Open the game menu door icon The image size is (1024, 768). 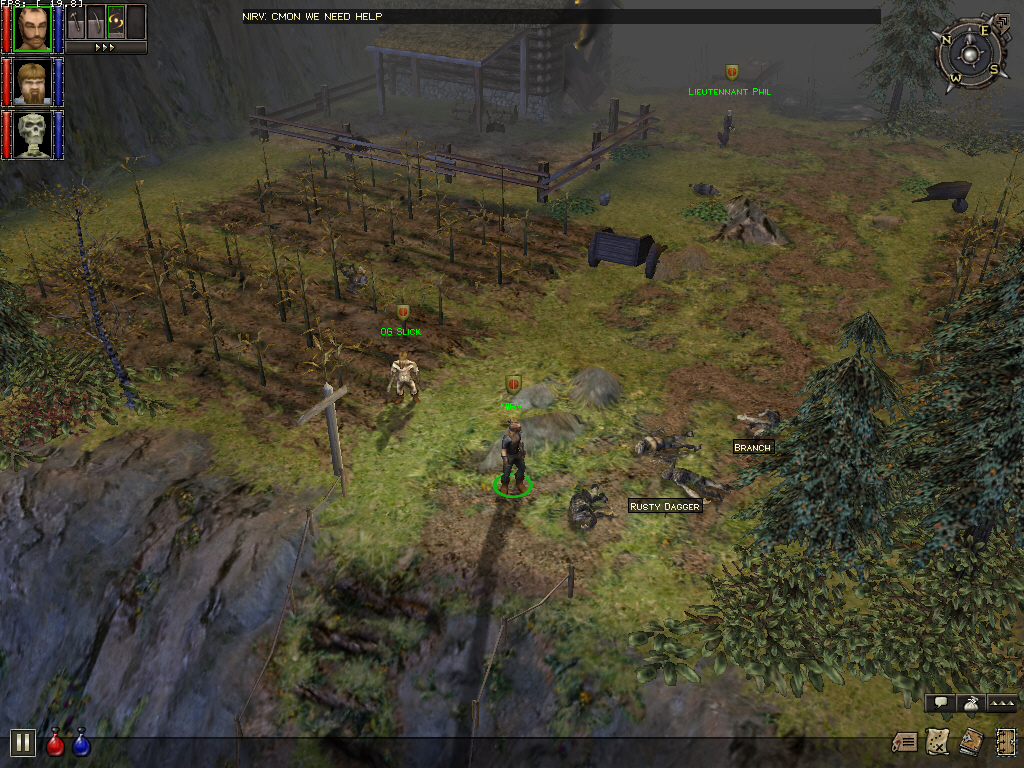click(1004, 742)
